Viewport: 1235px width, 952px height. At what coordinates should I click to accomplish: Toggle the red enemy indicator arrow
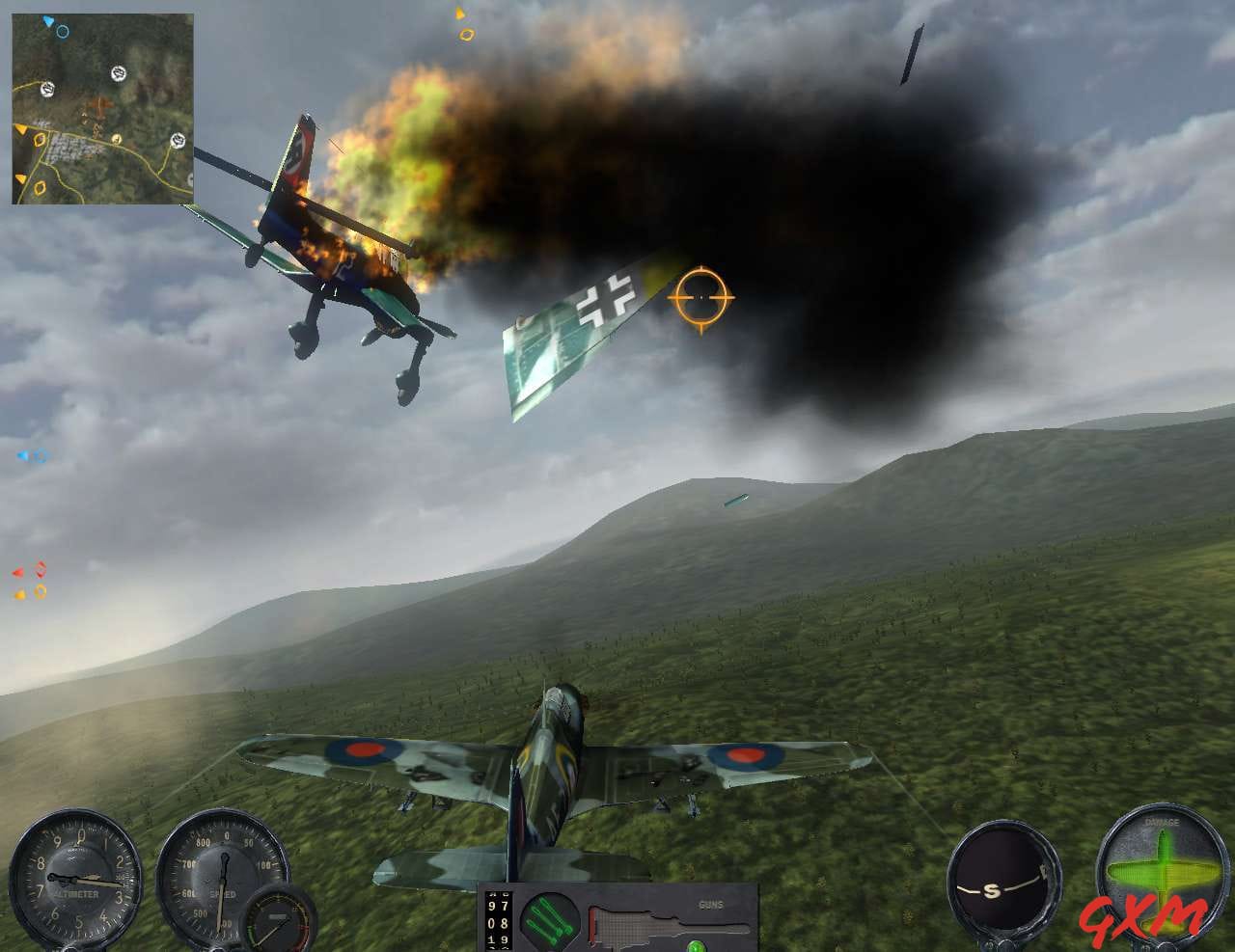(19, 569)
